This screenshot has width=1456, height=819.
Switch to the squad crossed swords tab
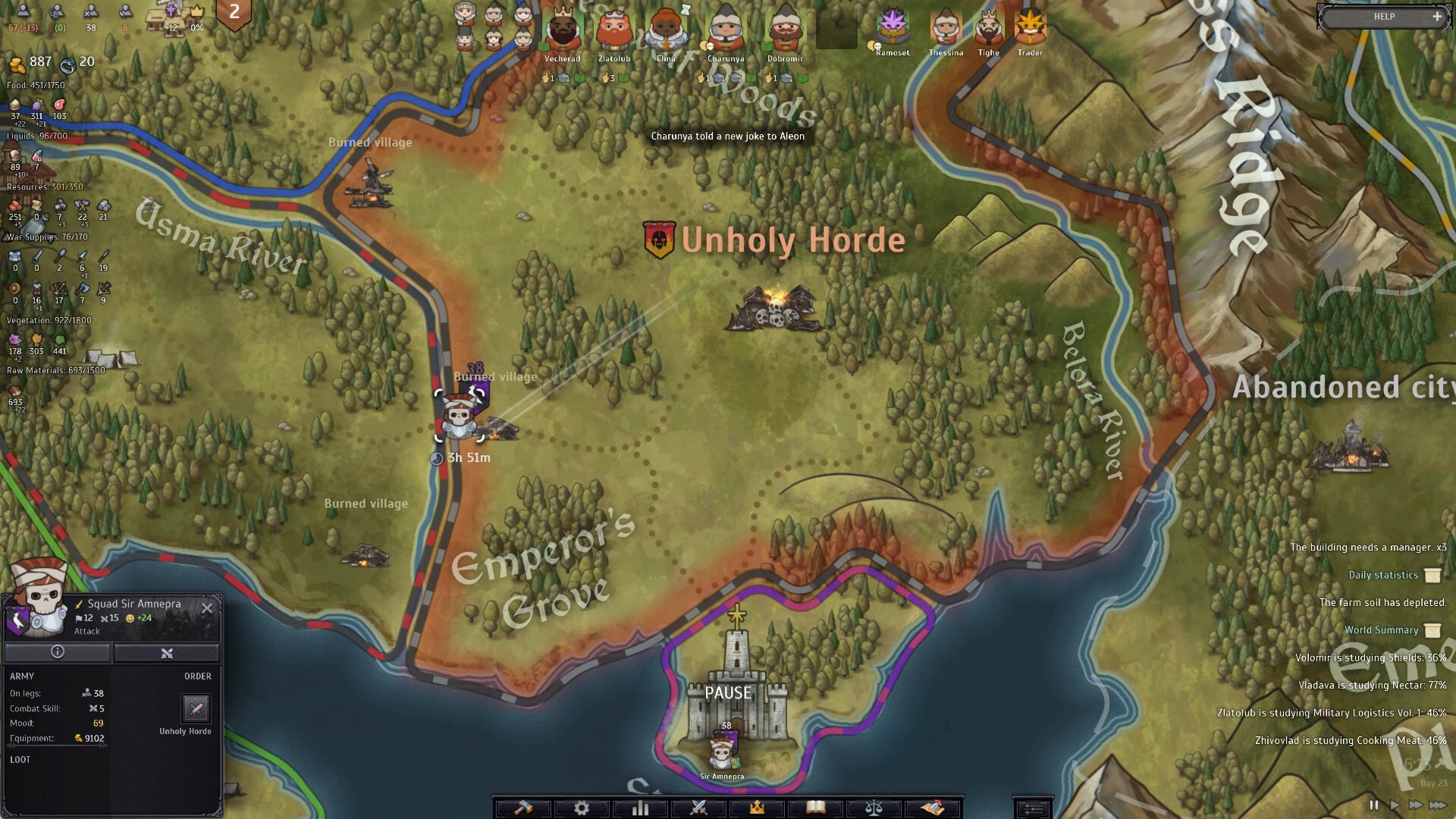167,652
